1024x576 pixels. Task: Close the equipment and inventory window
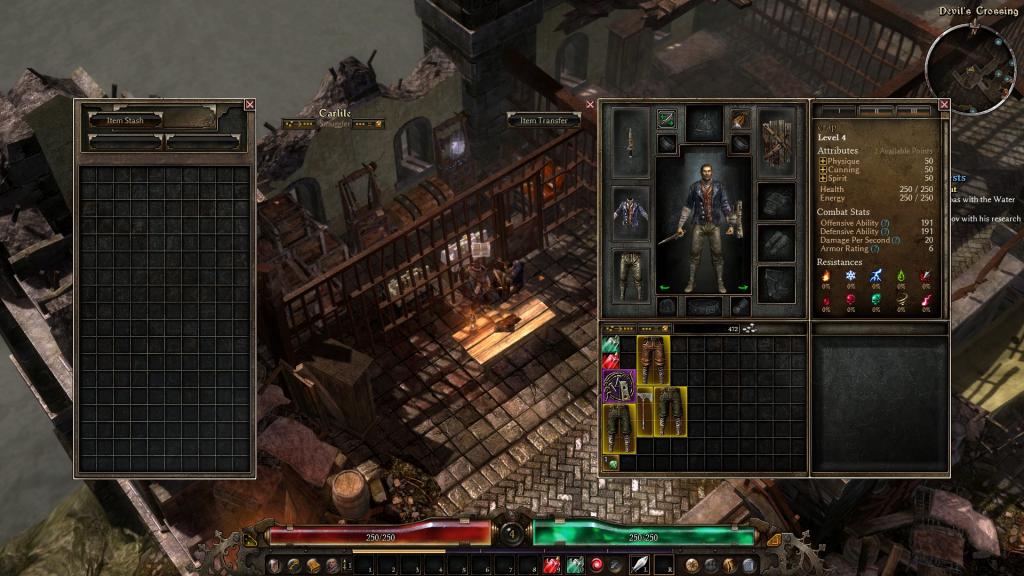[x=590, y=104]
